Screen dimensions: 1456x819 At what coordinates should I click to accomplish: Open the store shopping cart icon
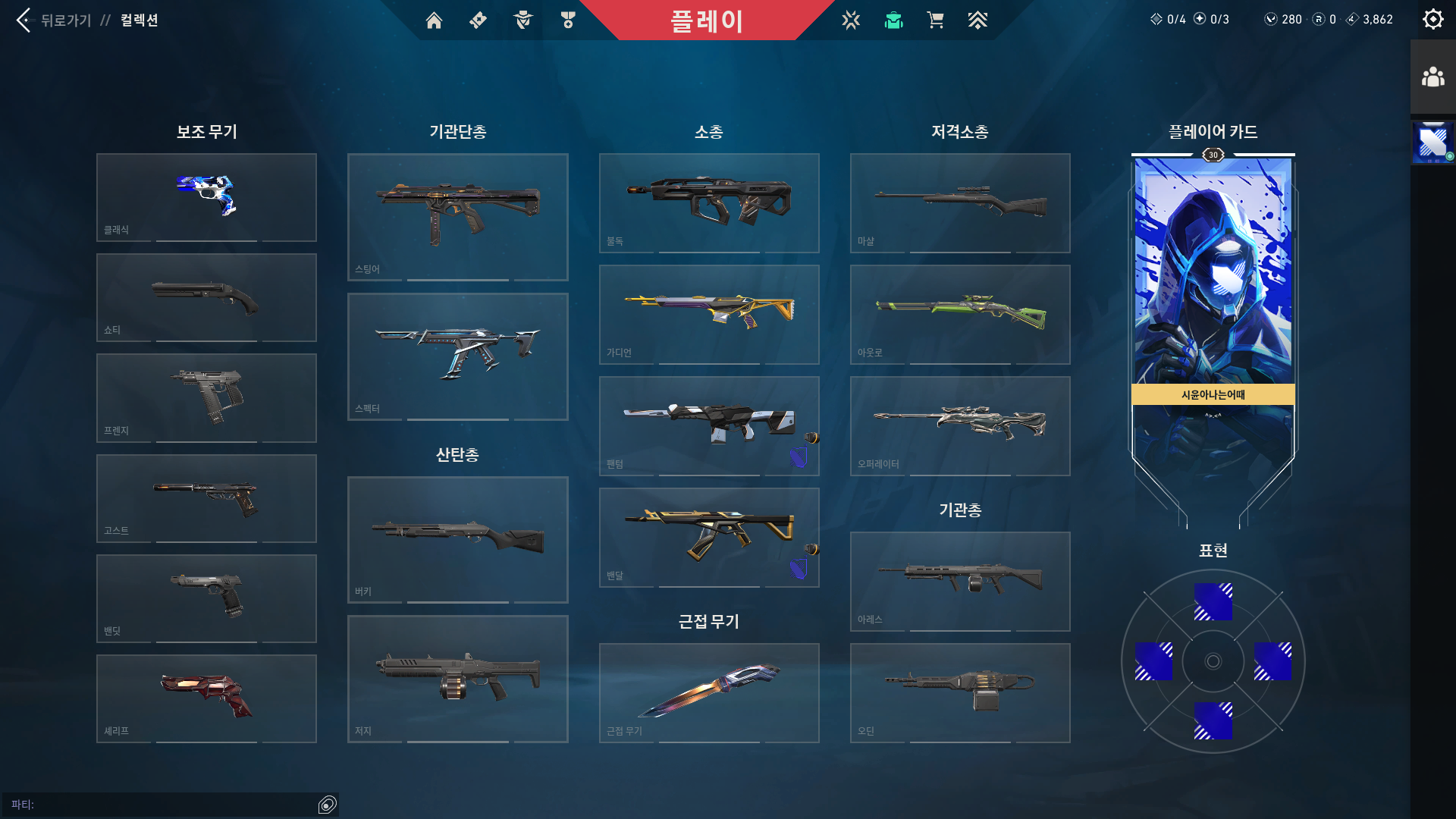[x=935, y=20]
